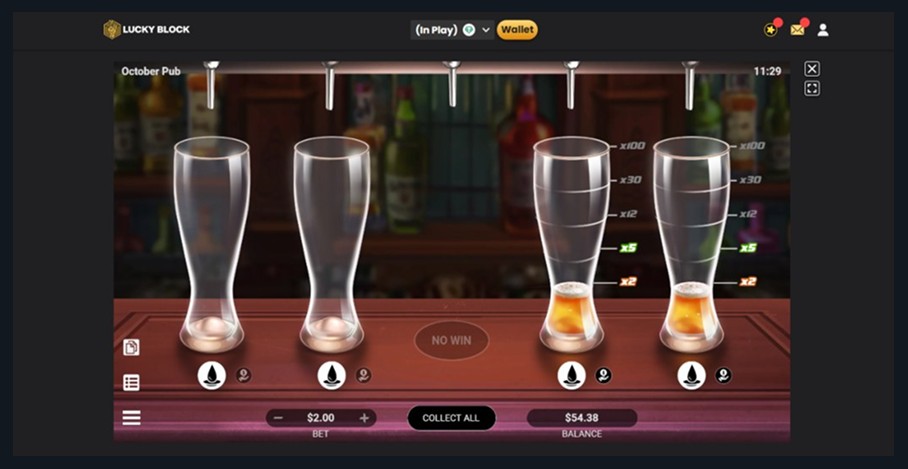Toggle fullscreen mode for the game
The image size is (908, 469).
coord(812,89)
